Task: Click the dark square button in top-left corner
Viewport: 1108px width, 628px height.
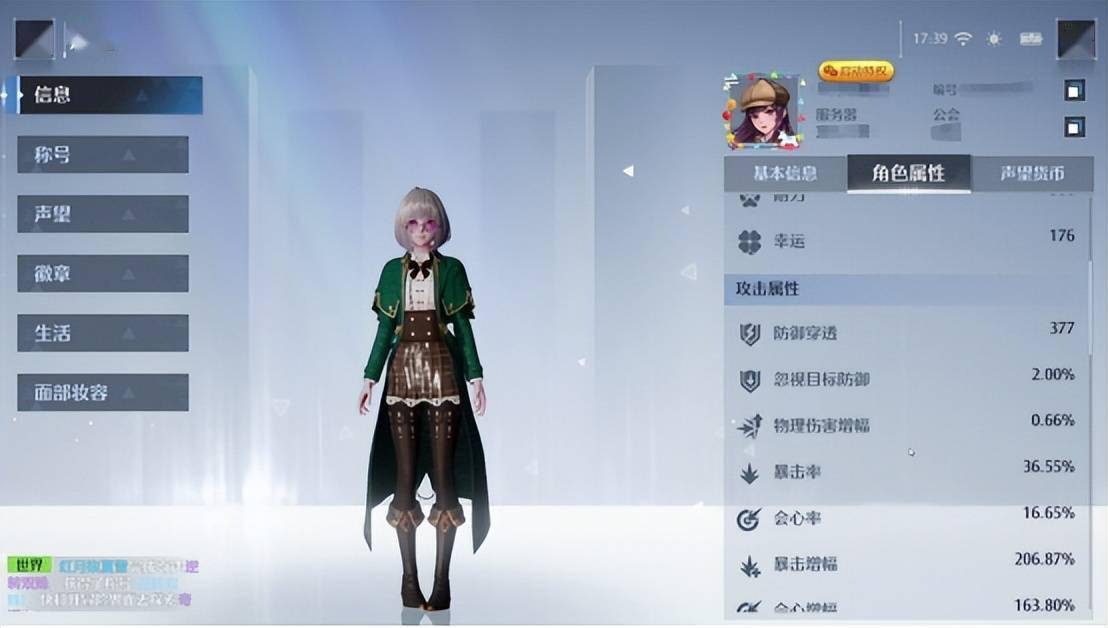Action: [35, 39]
